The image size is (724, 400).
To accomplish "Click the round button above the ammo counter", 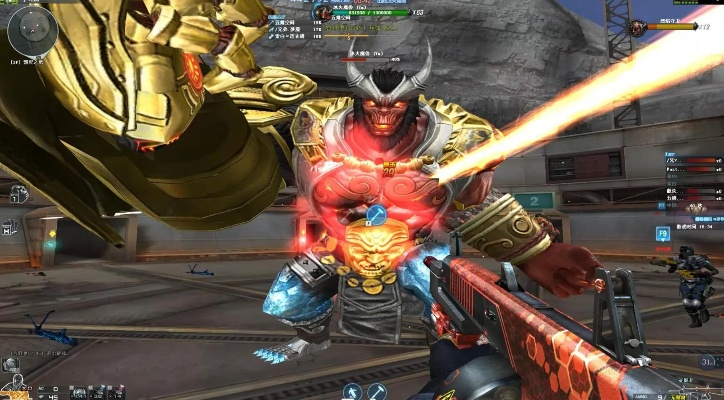I will coord(708,362).
